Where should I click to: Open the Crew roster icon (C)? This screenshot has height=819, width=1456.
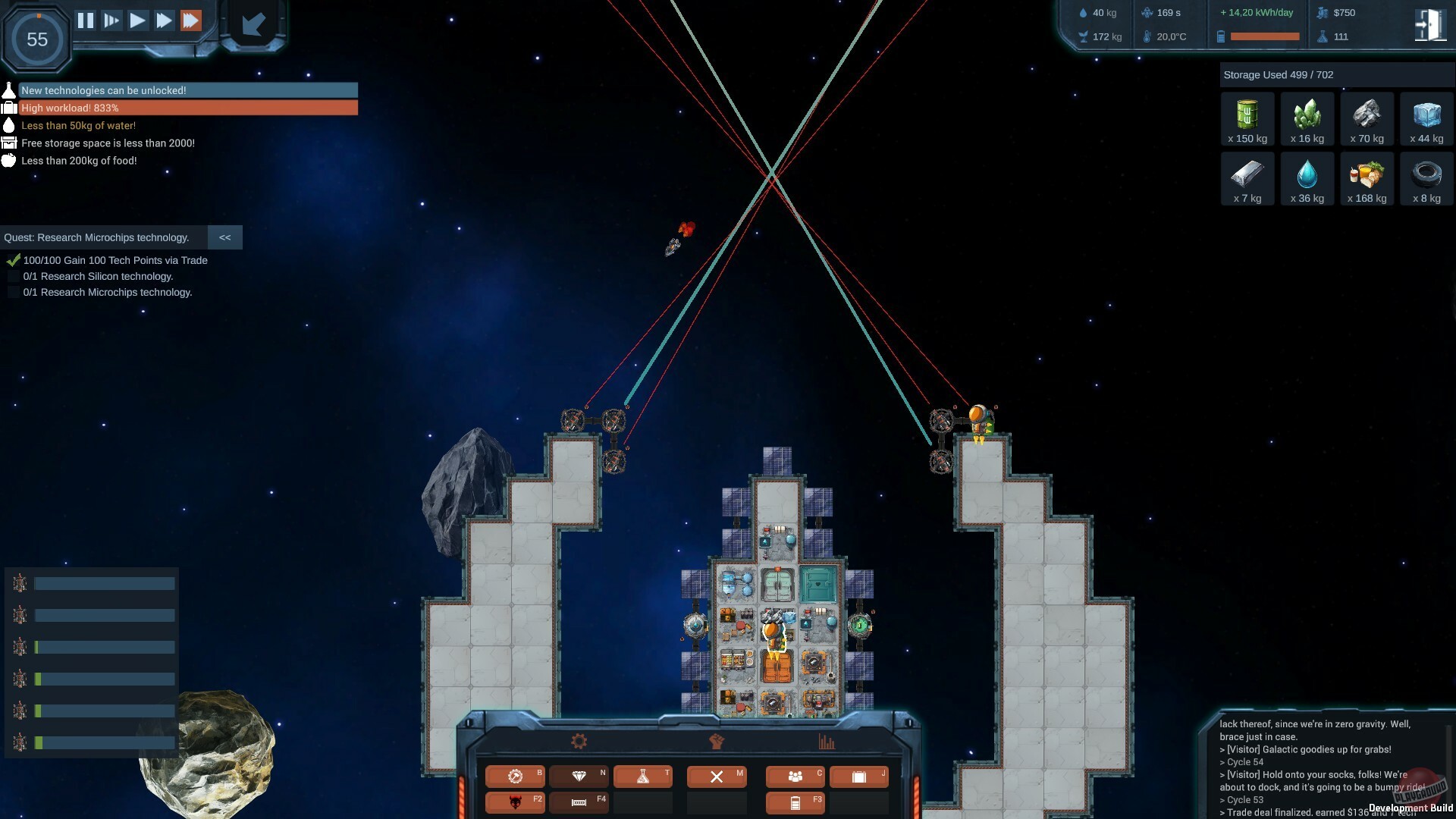tap(794, 777)
